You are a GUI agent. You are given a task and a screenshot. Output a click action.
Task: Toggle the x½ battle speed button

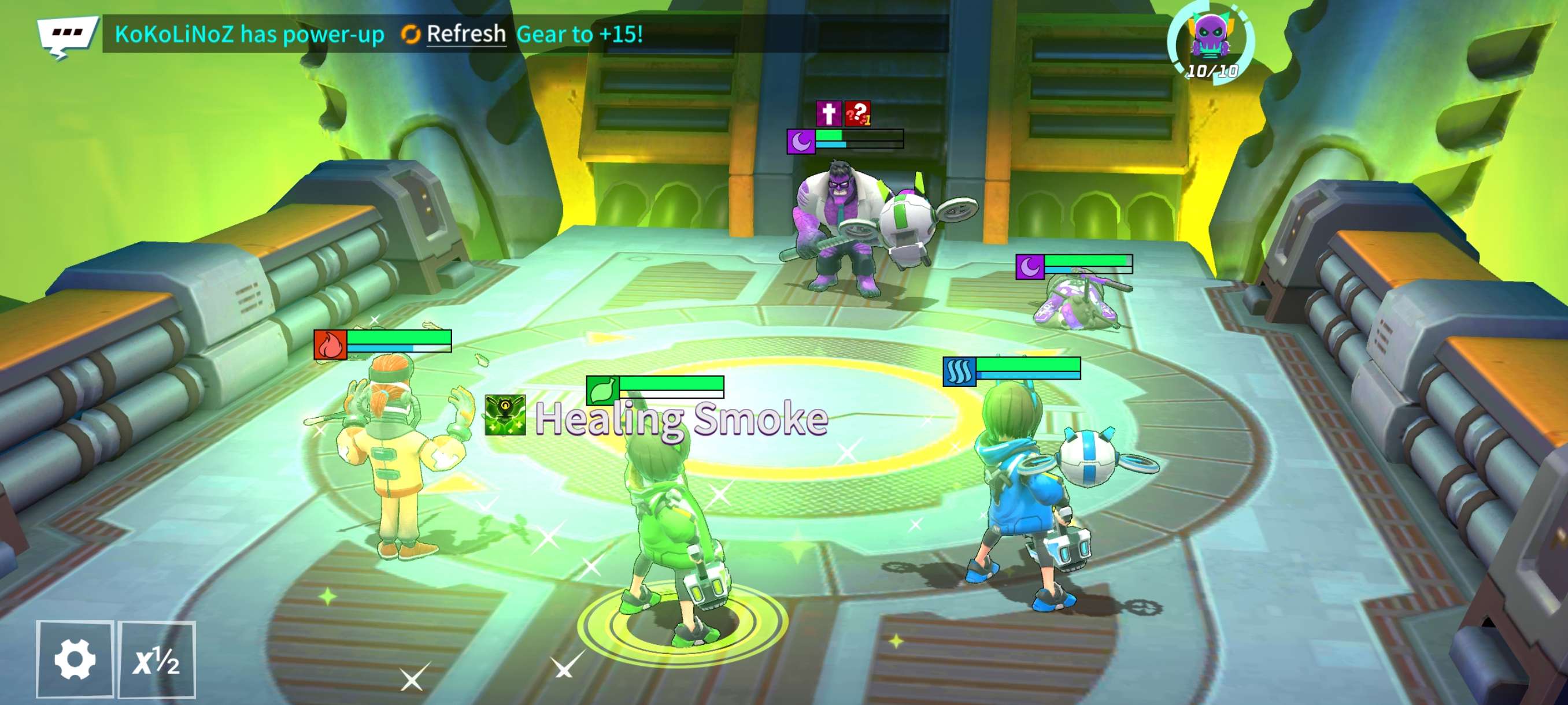coord(157,659)
